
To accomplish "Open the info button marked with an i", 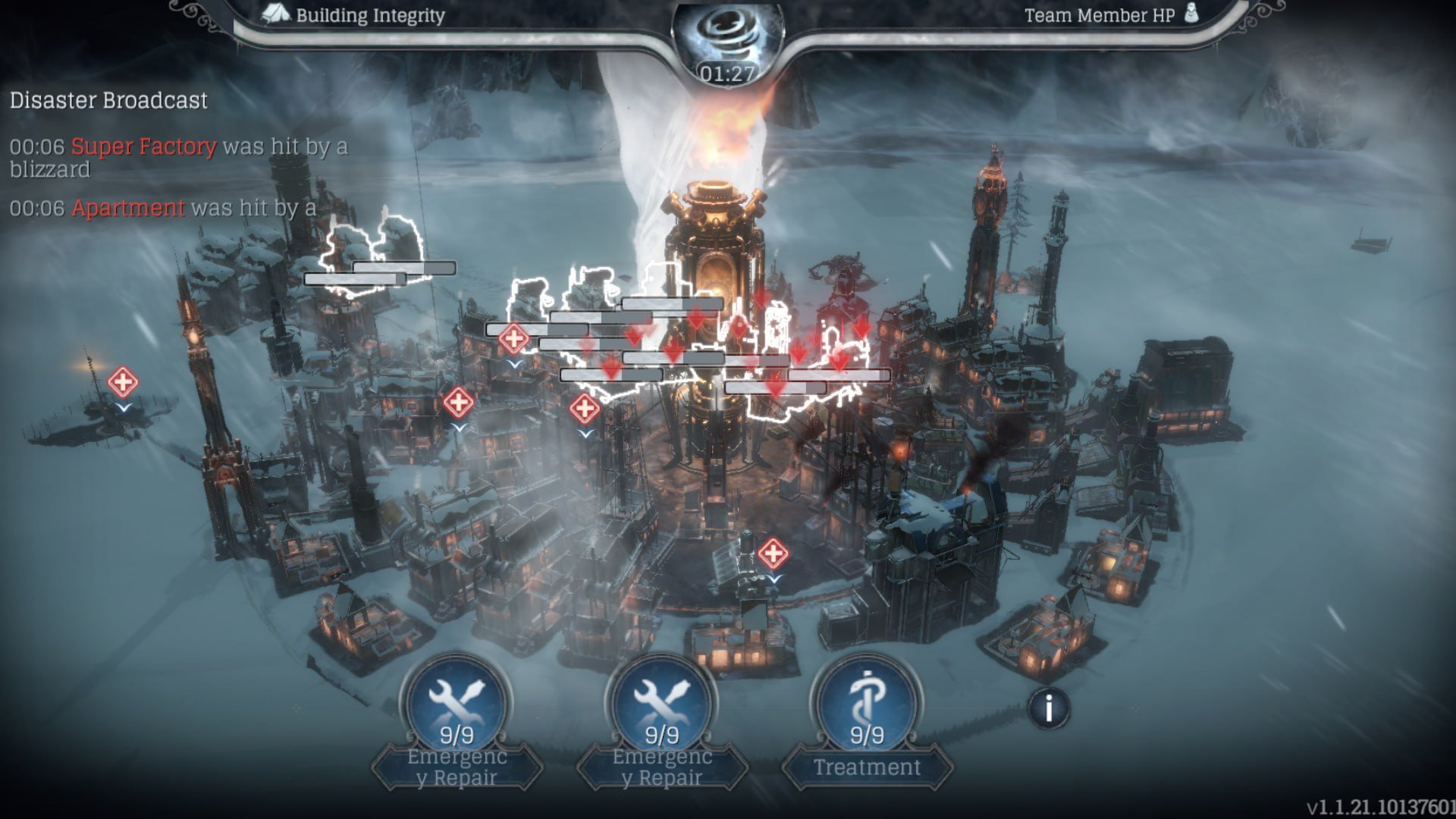I will (1049, 709).
